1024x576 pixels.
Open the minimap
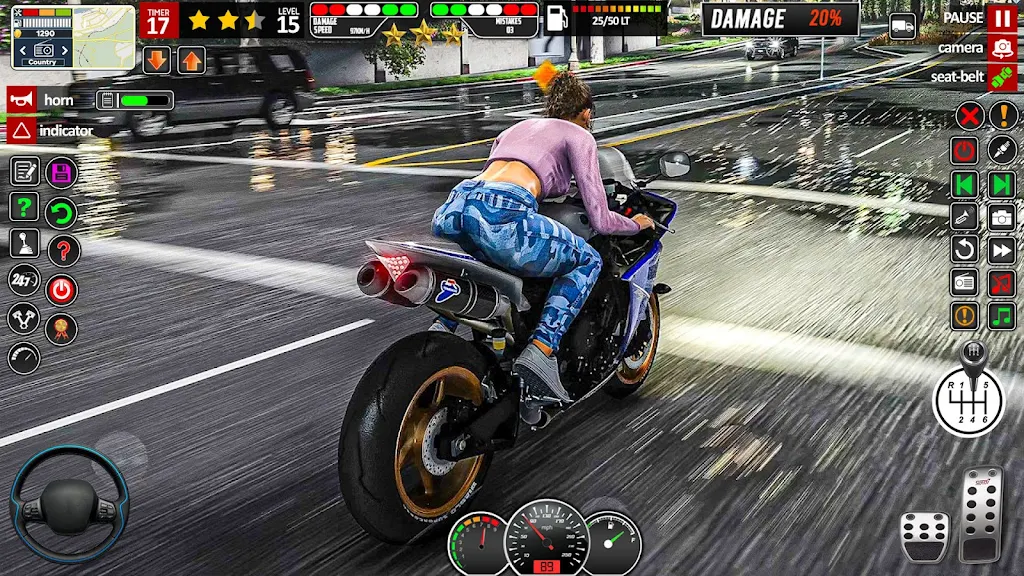pos(73,37)
